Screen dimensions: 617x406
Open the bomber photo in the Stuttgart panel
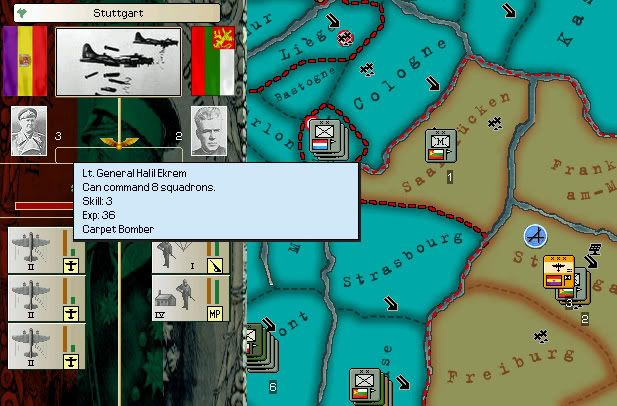point(118,62)
